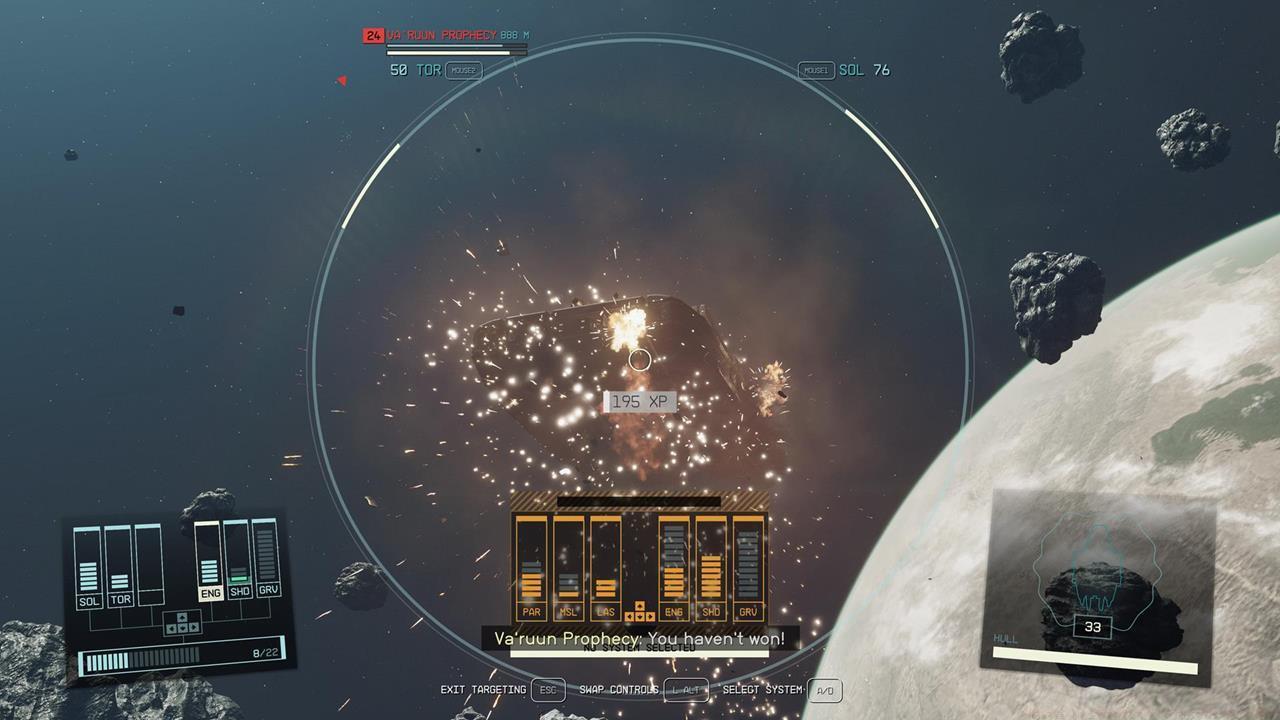The height and width of the screenshot is (720, 1280).
Task: Target the enemy ship's orange ENG system
Action: pos(674,567)
